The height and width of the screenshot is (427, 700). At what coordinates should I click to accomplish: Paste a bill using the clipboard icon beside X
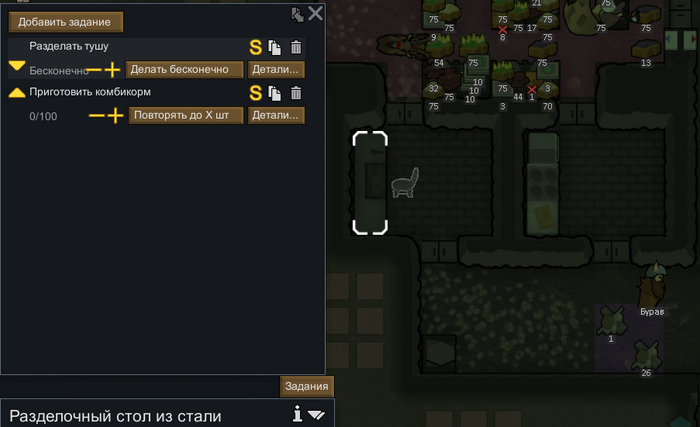pos(297,14)
